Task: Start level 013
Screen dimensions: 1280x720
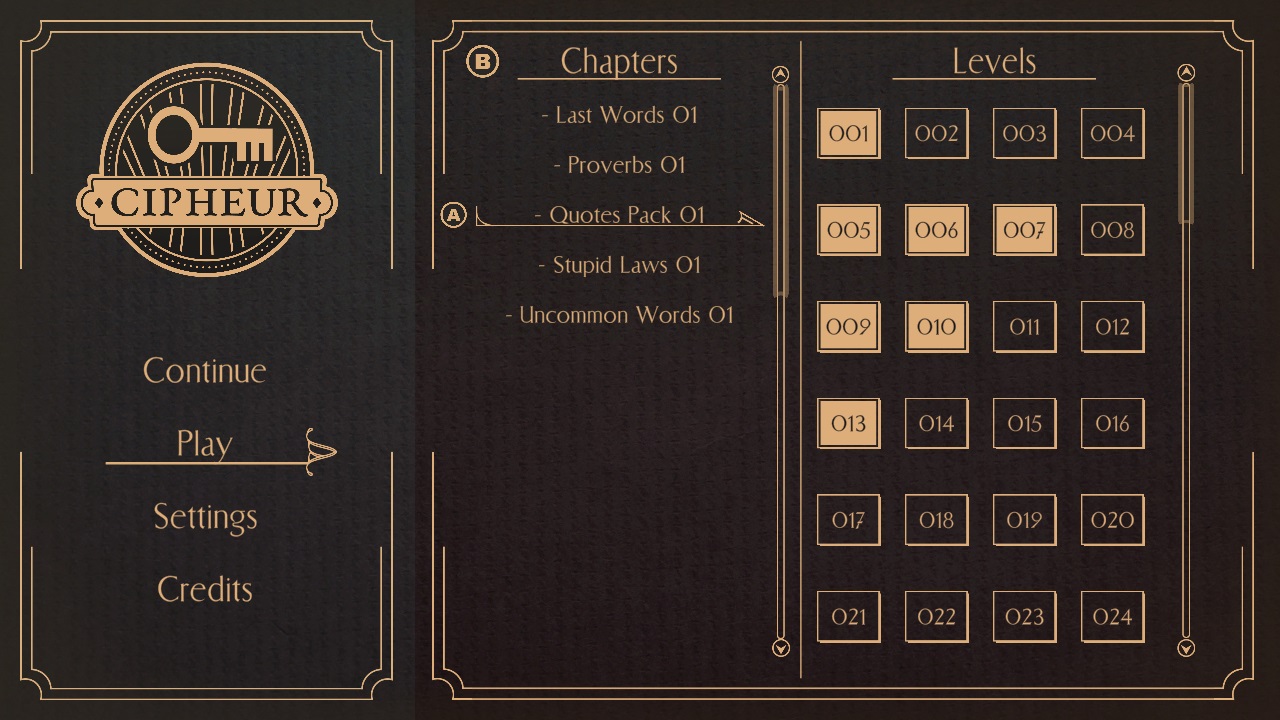Action: click(x=848, y=423)
